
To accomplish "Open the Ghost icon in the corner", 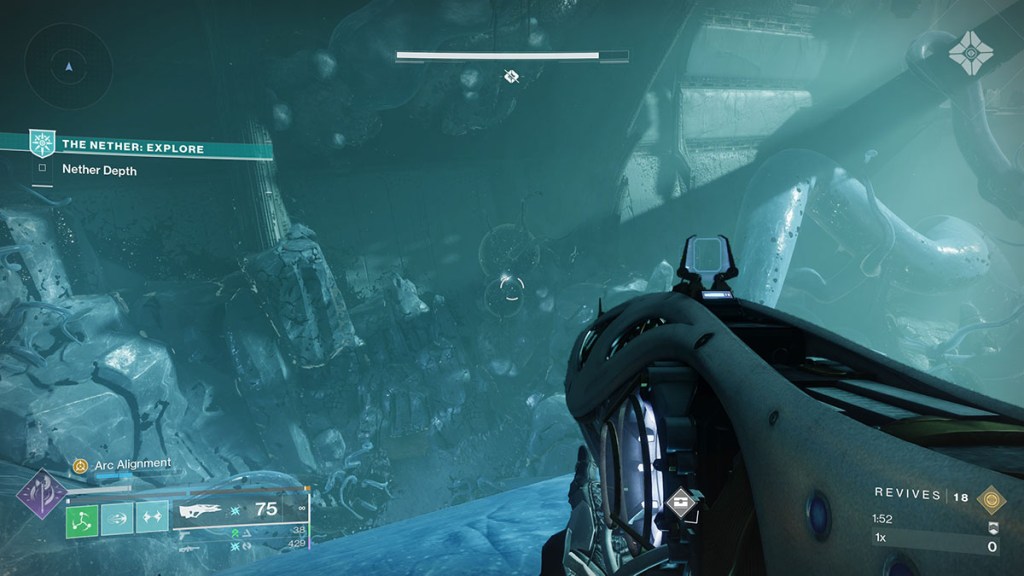I will click(969, 50).
